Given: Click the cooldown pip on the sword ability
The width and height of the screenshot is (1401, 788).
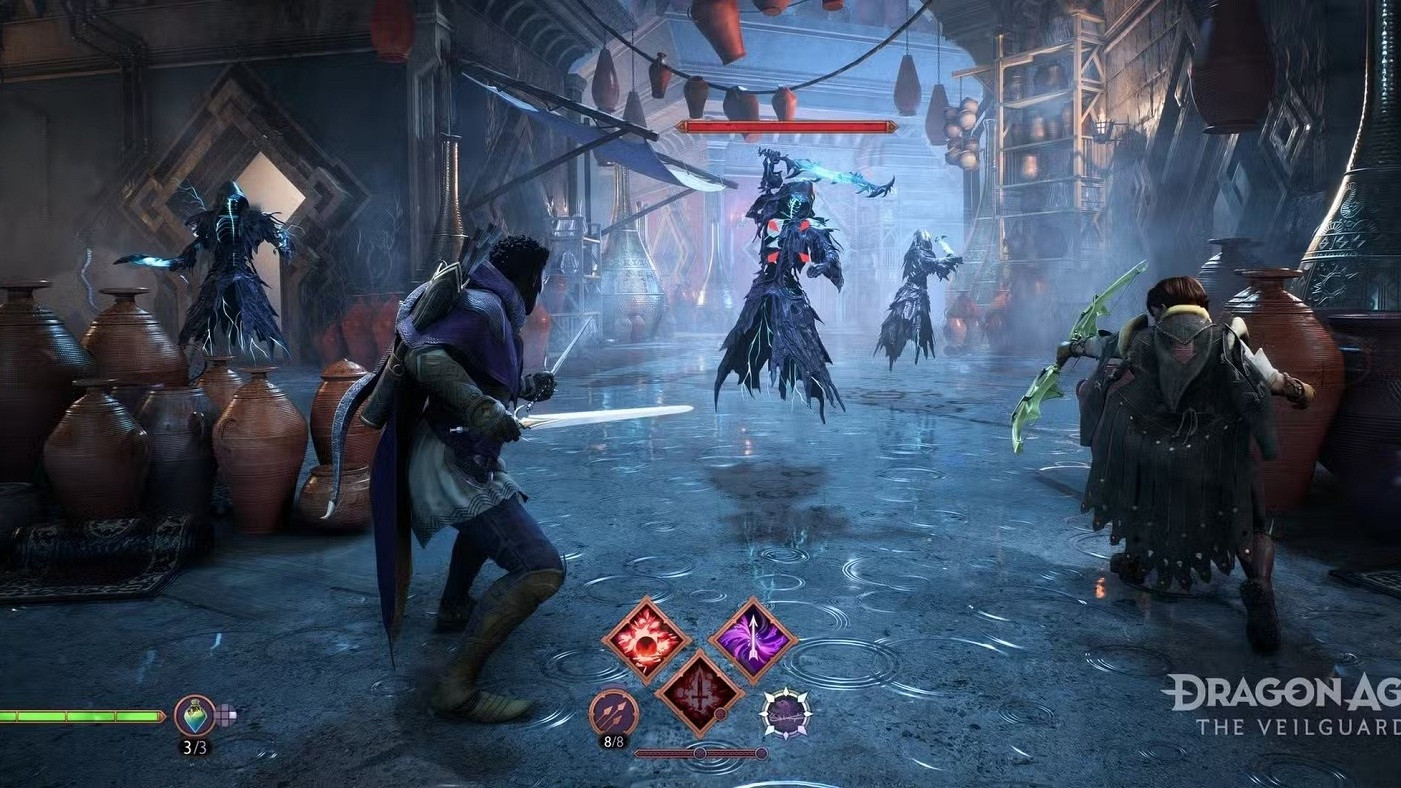Looking at the screenshot, I should coord(720,713).
